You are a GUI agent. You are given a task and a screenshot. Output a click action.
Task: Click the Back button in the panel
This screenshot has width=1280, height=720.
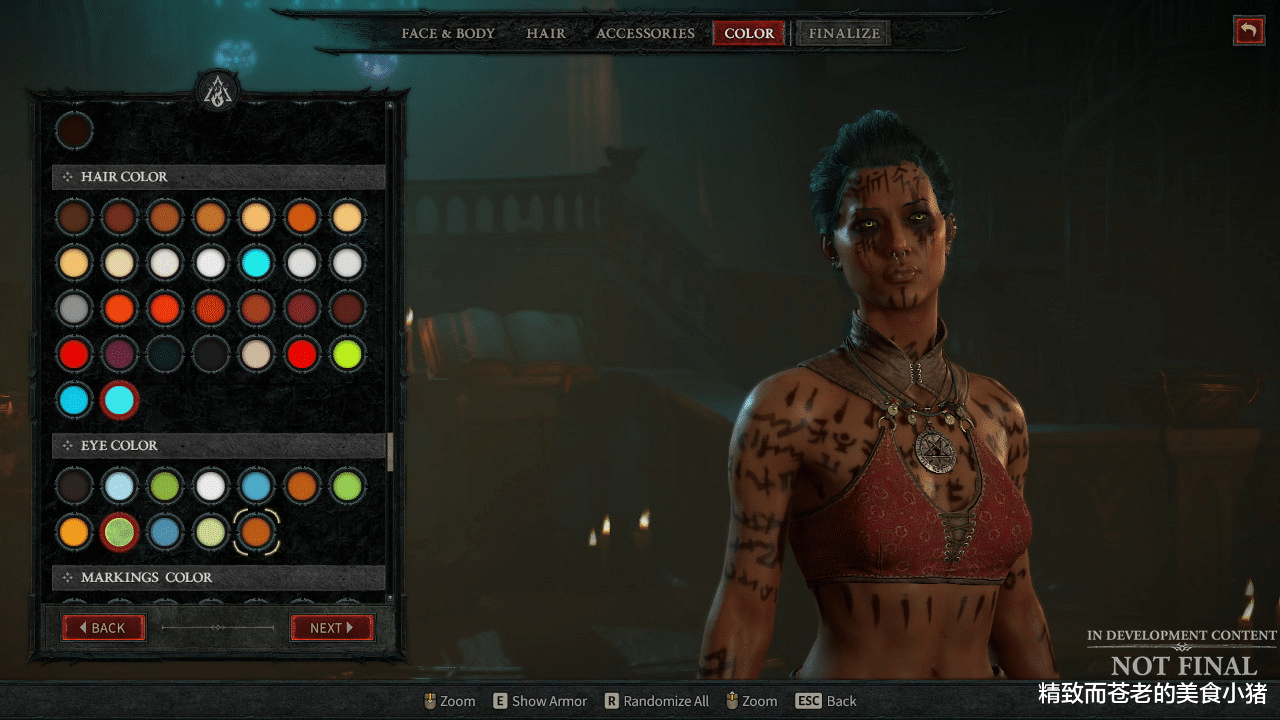click(104, 628)
